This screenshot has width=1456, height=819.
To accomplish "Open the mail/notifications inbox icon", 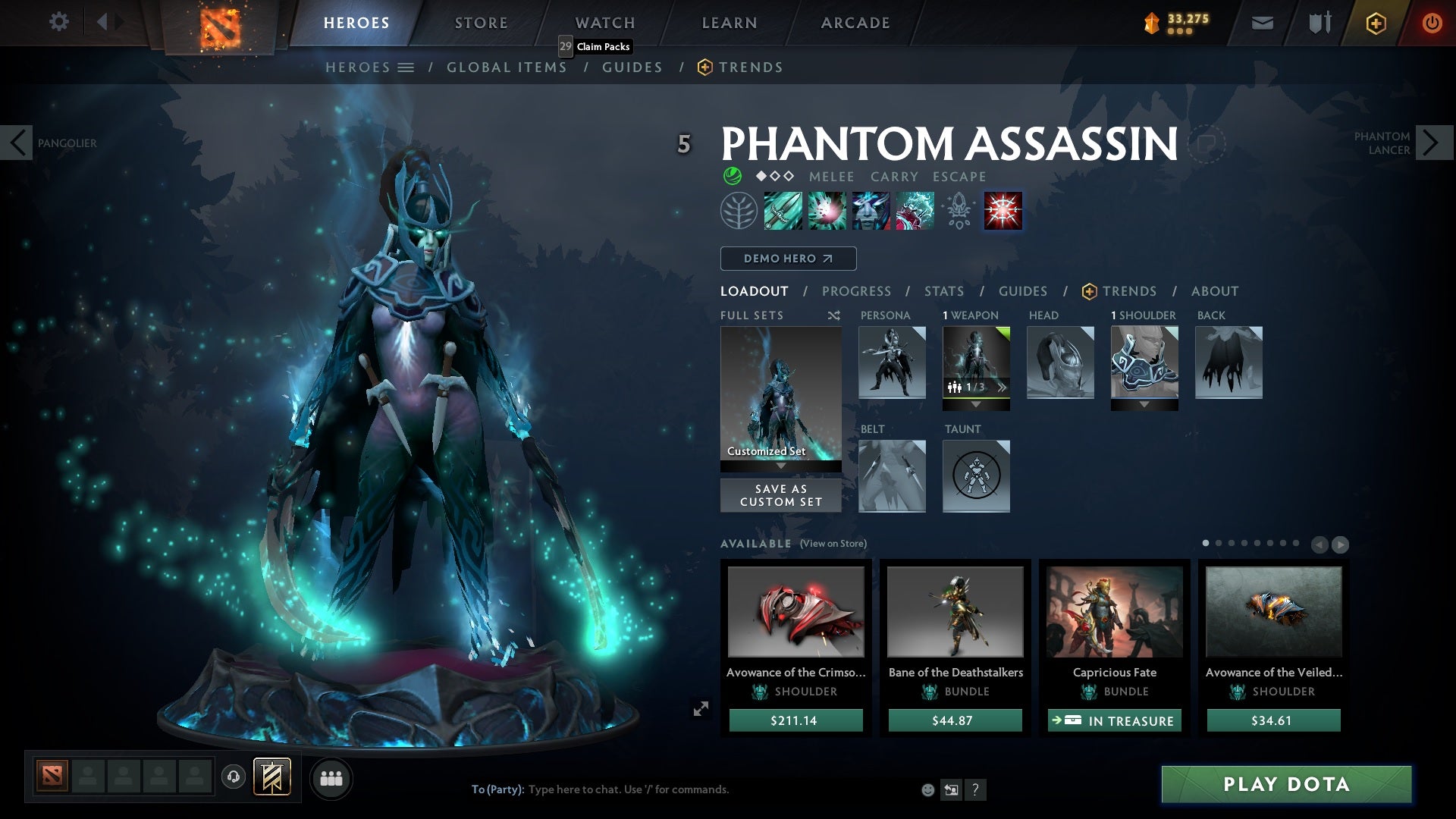I will click(x=1260, y=22).
